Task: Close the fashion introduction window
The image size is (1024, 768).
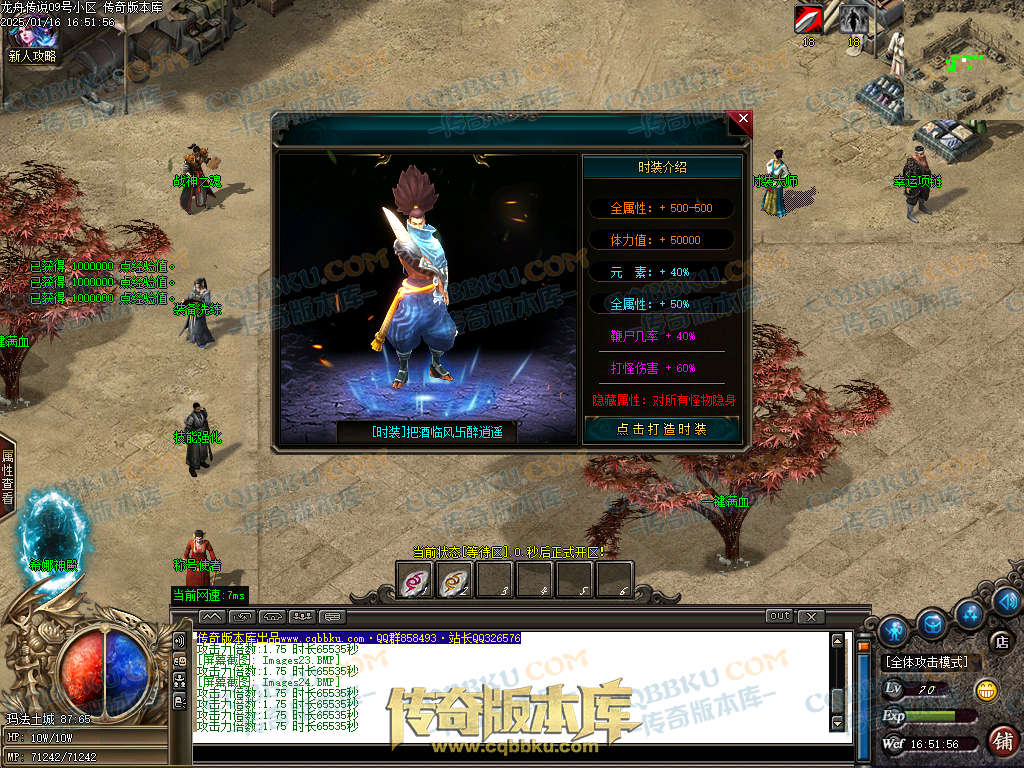Action: point(741,119)
